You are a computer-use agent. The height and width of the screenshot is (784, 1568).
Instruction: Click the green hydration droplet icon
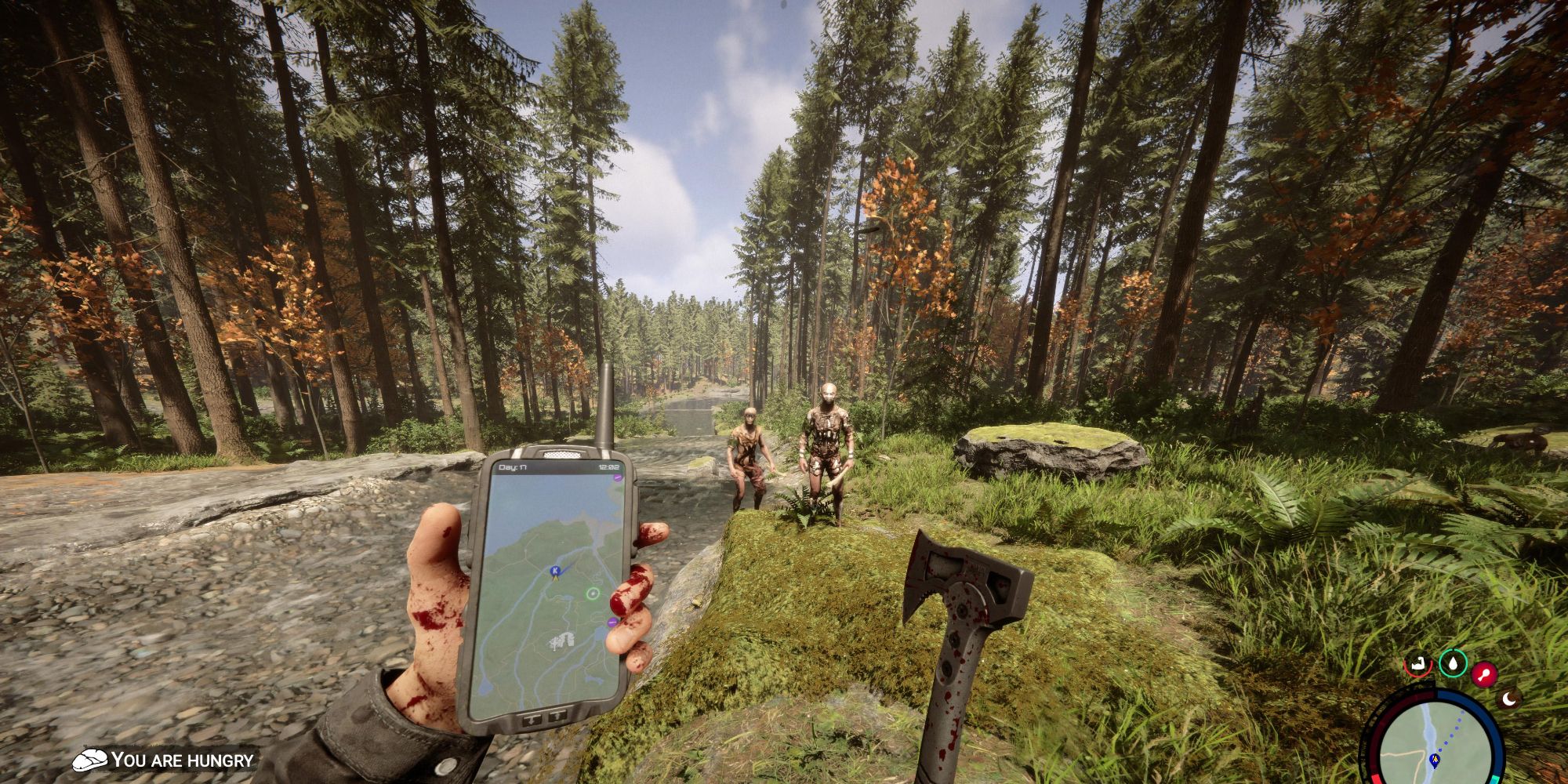point(1454,664)
